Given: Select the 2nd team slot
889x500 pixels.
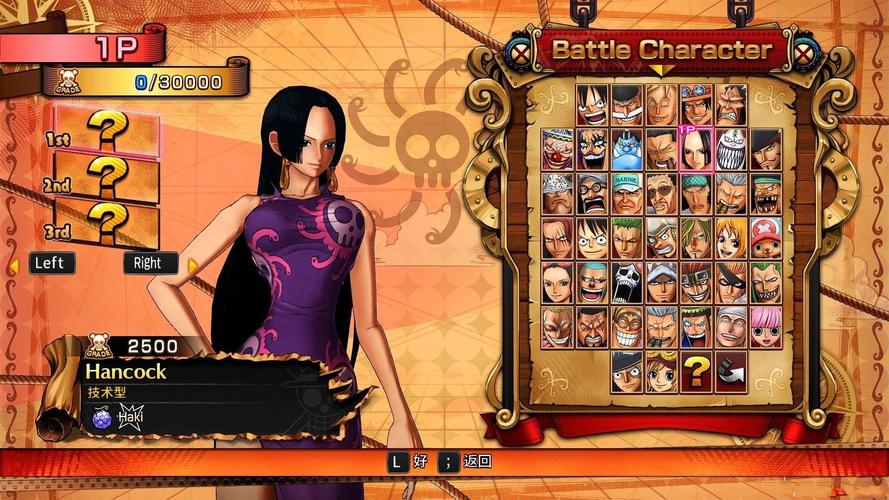Looking at the screenshot, I should tap(104, 178).
